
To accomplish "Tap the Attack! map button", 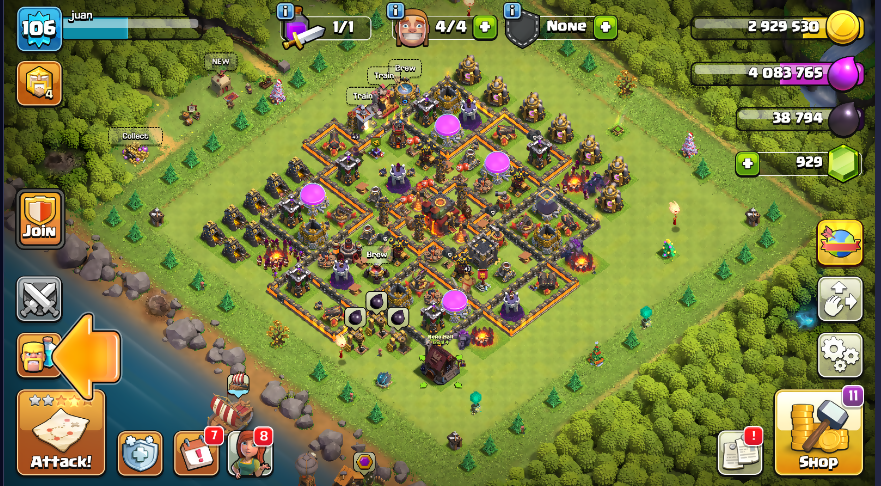I will [61, 432].
